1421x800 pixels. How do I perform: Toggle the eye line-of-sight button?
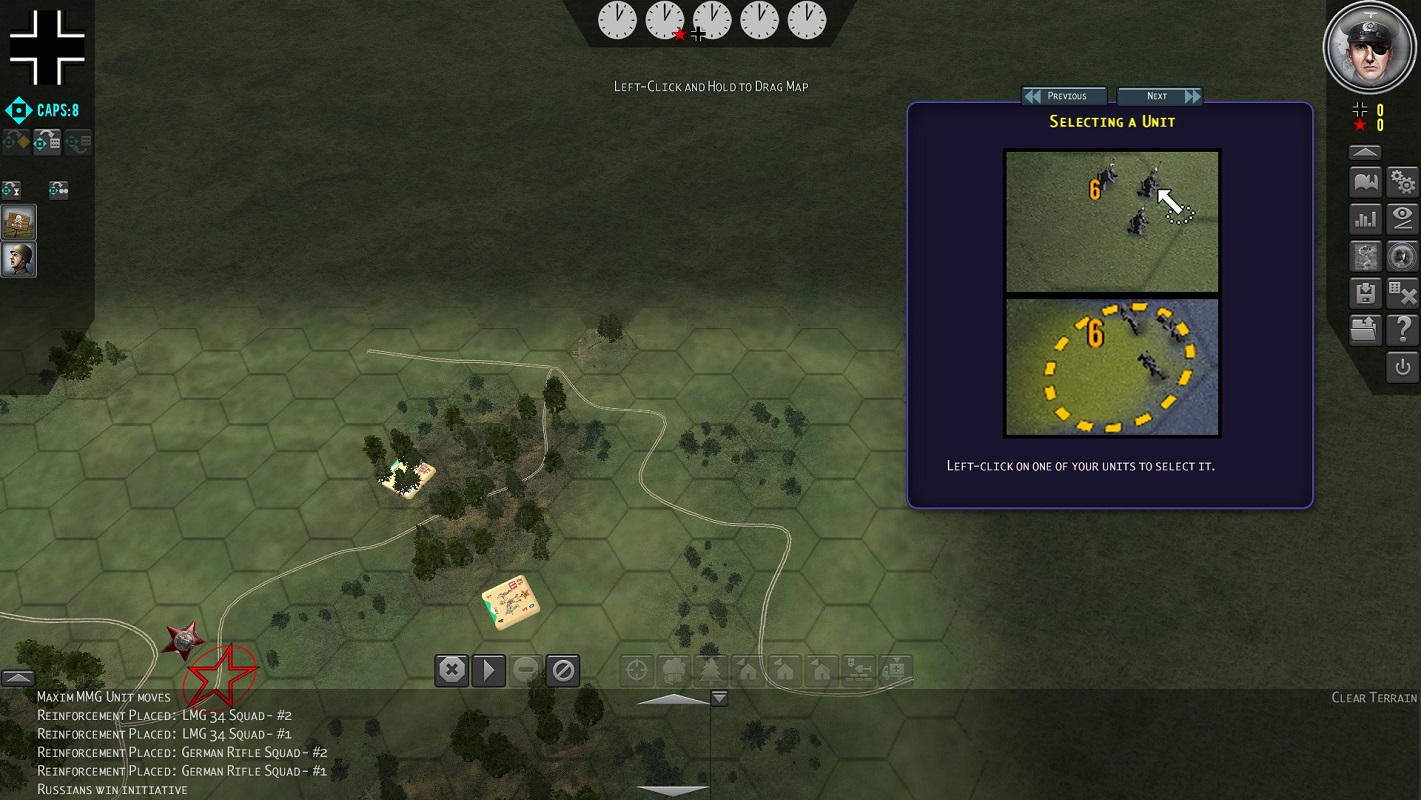click(x=1403, y=219)
